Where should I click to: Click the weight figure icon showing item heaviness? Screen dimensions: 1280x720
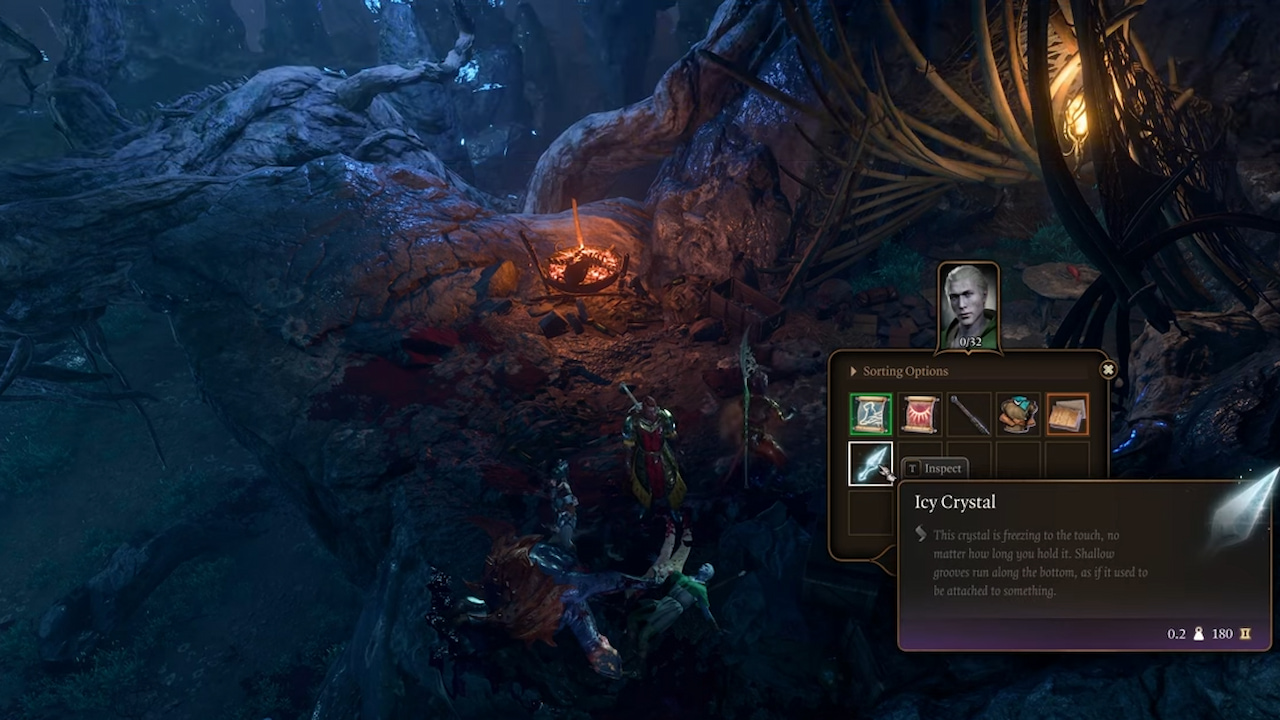coord(1196,633)
